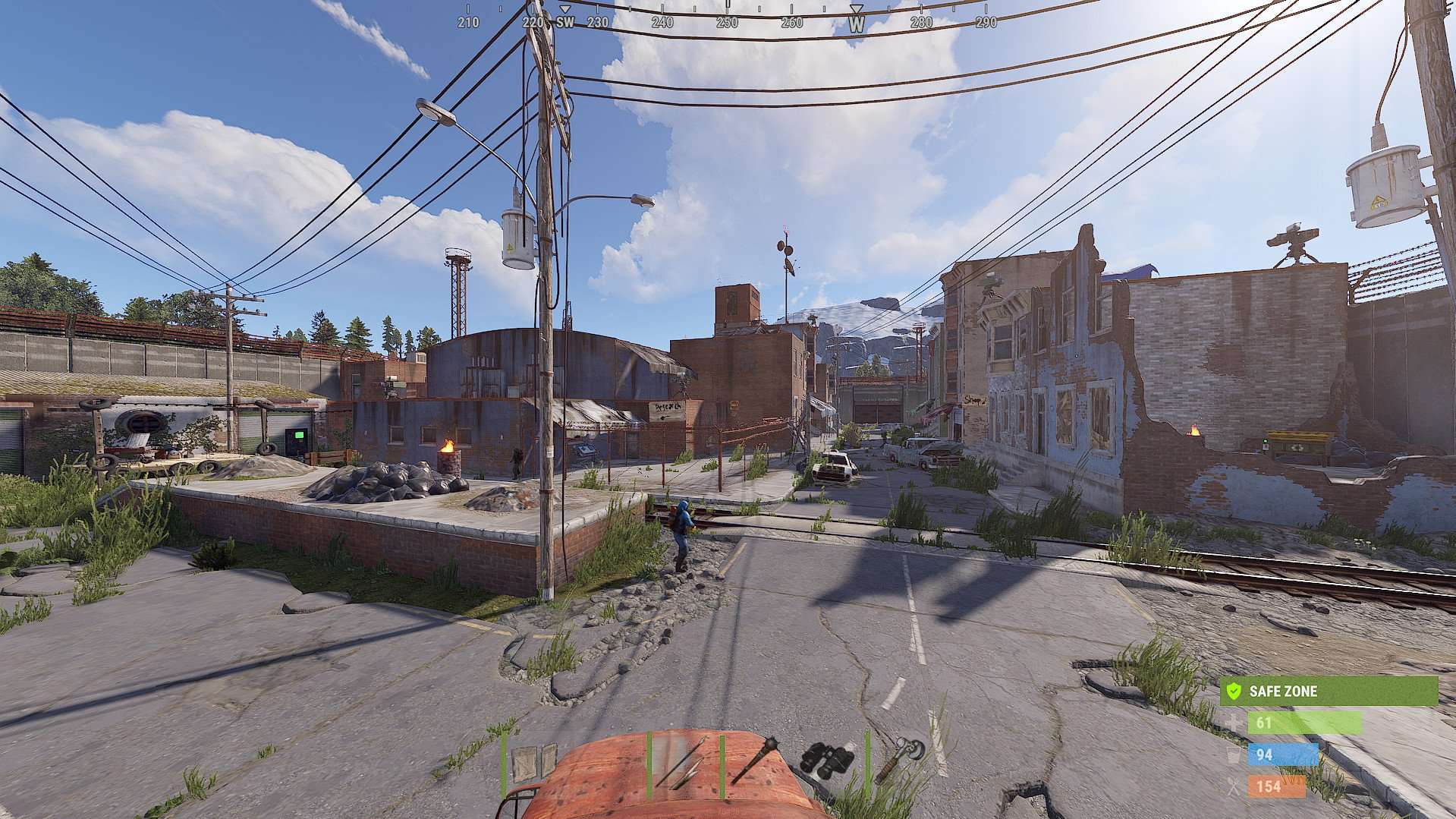Click the hydration glass icon

[x=1235, y=754]
